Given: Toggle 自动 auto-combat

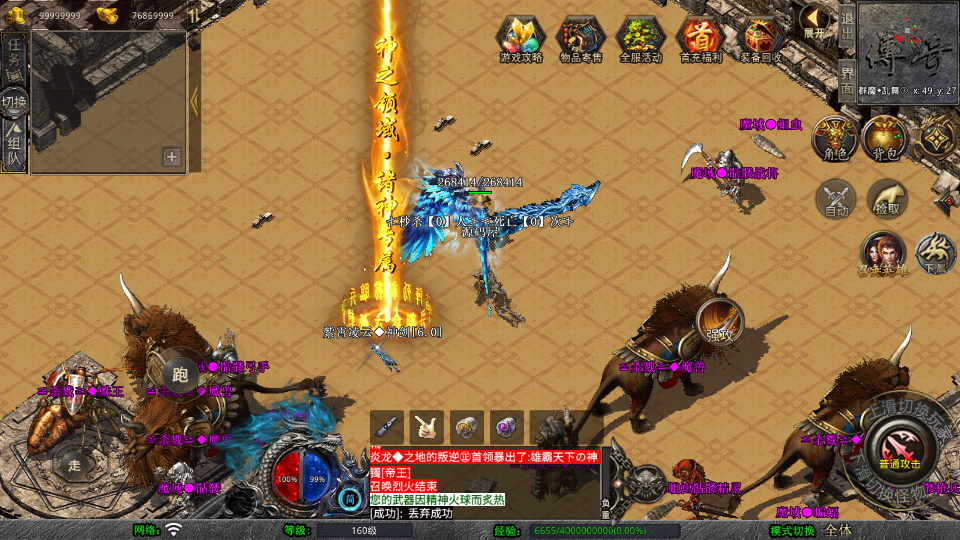Looking at the screenshot, I should point(836,198).
